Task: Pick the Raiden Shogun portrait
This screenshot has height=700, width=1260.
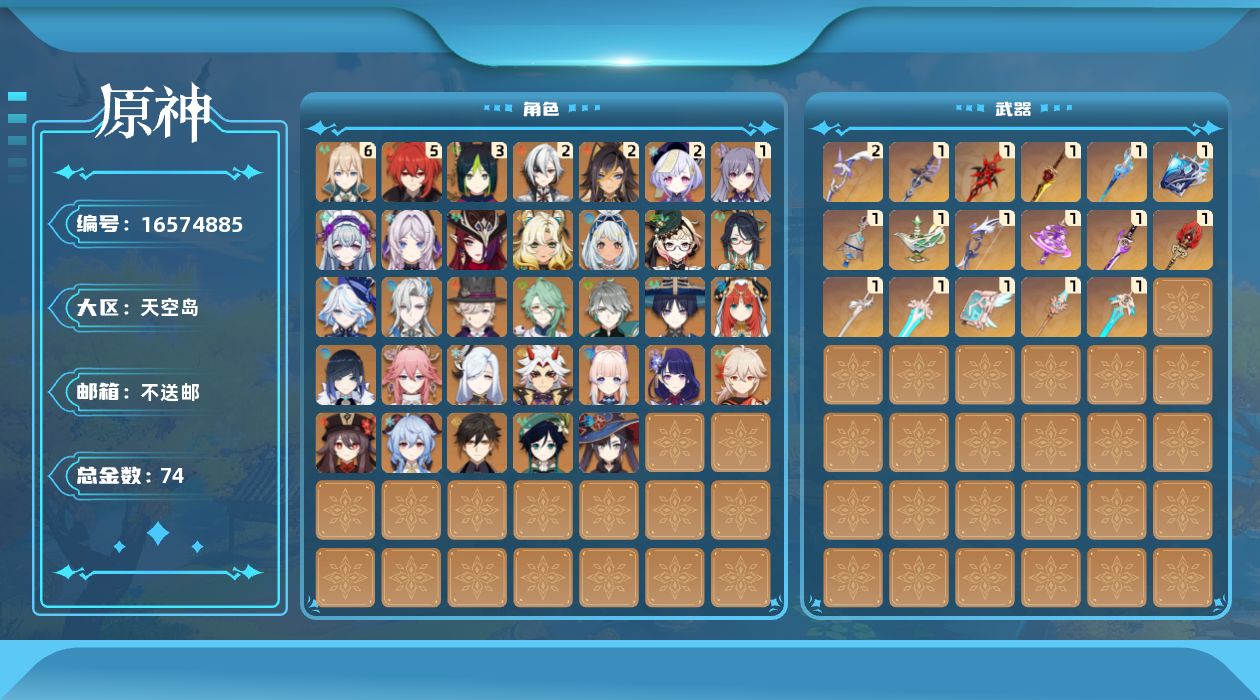Action: click(676, 375)
